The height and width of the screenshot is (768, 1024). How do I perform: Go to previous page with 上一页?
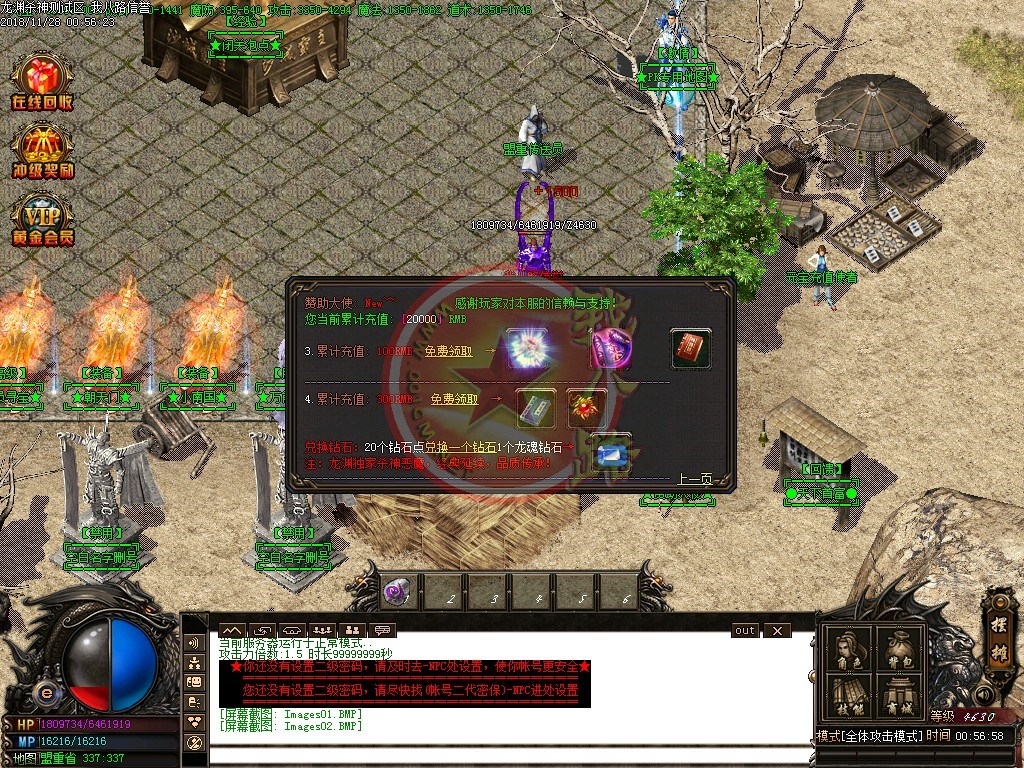click(695, 479)
